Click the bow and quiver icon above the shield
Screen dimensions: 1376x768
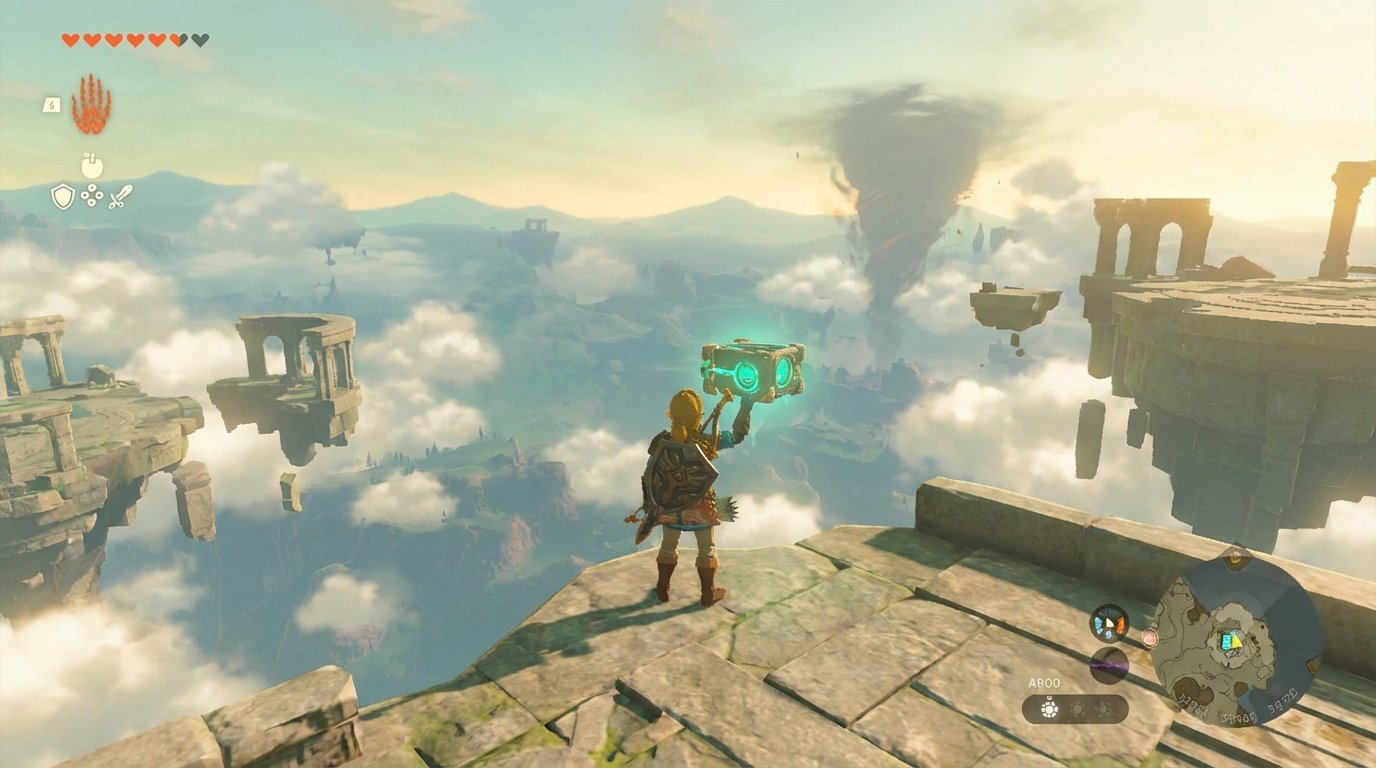pos(91,166)
